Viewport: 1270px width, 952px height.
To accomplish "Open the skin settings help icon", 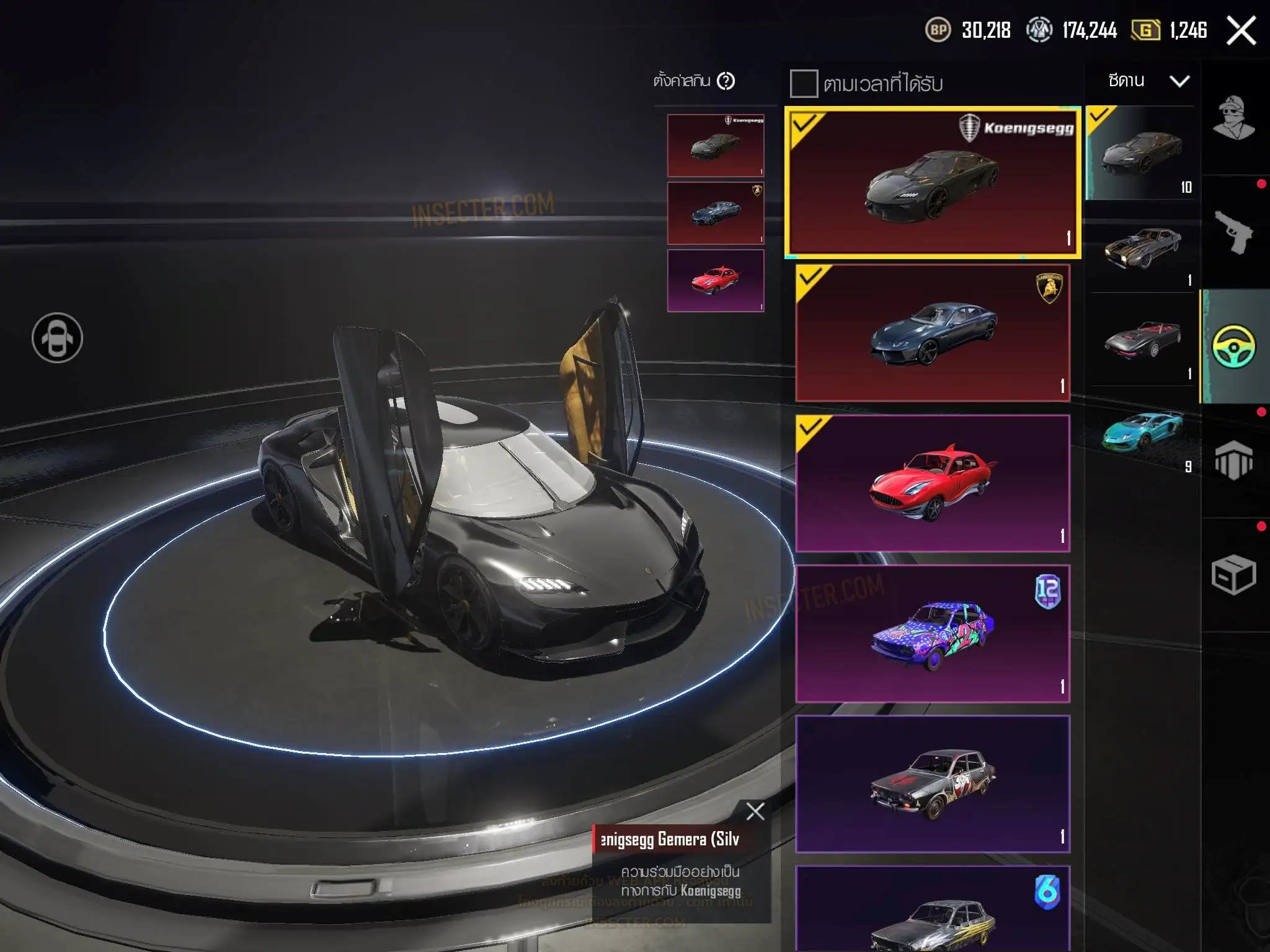I will pyautogui.click(x=726, y=81).
